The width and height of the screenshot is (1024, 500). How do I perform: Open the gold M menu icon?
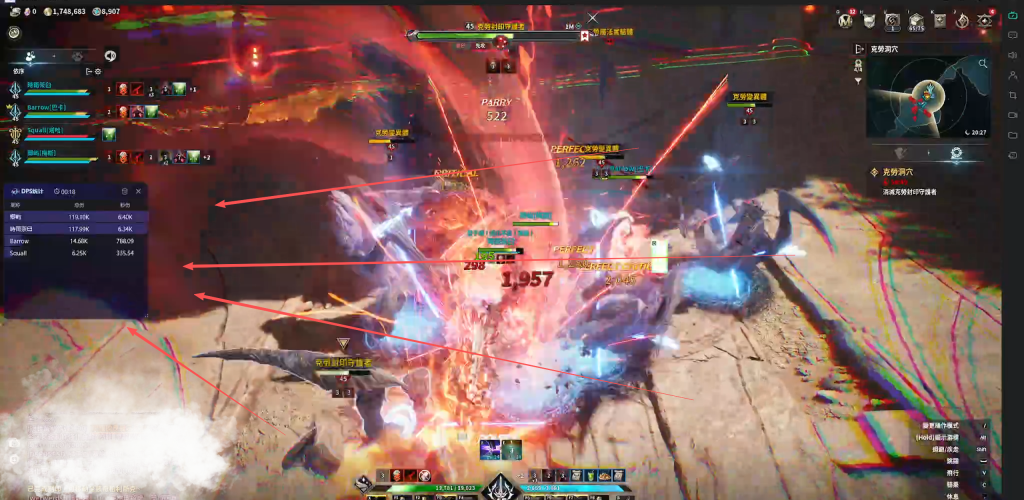pyautogui.click(x=846, y=20)
